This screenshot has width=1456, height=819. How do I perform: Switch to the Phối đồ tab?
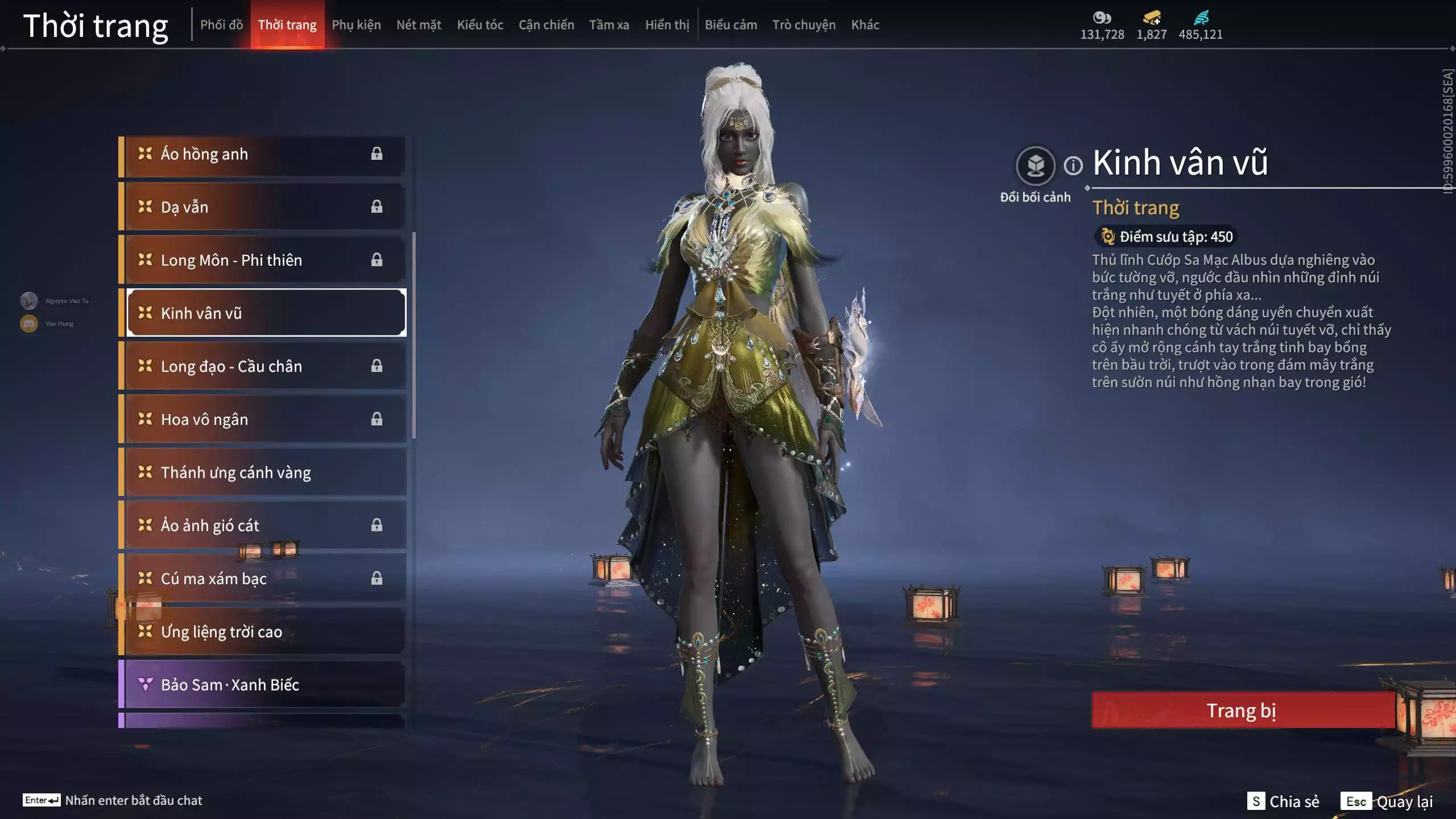pos(221,25)
